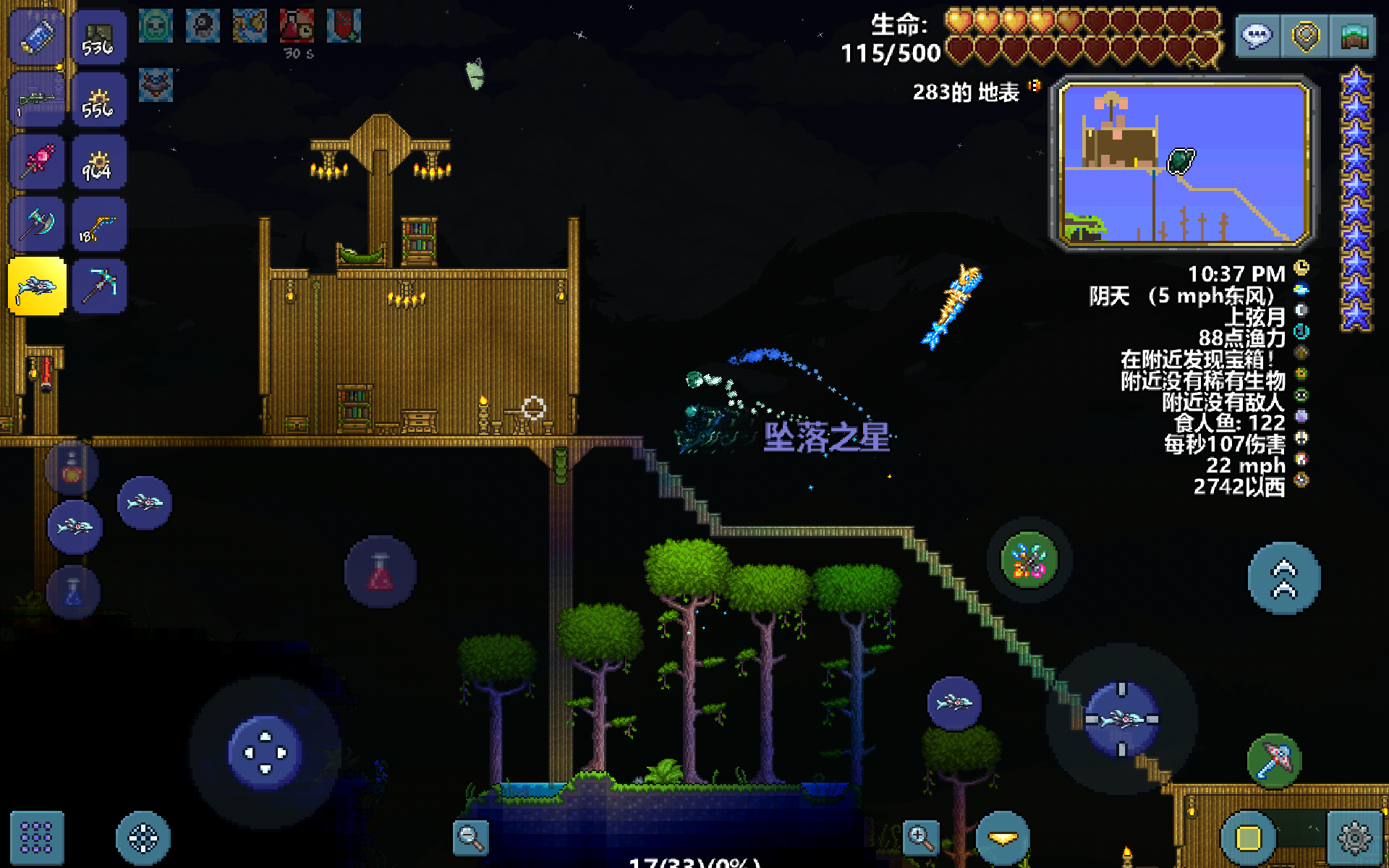1389x868 pixels.
Task: Tap the yellow map pin button
Action: [1305, 36]
